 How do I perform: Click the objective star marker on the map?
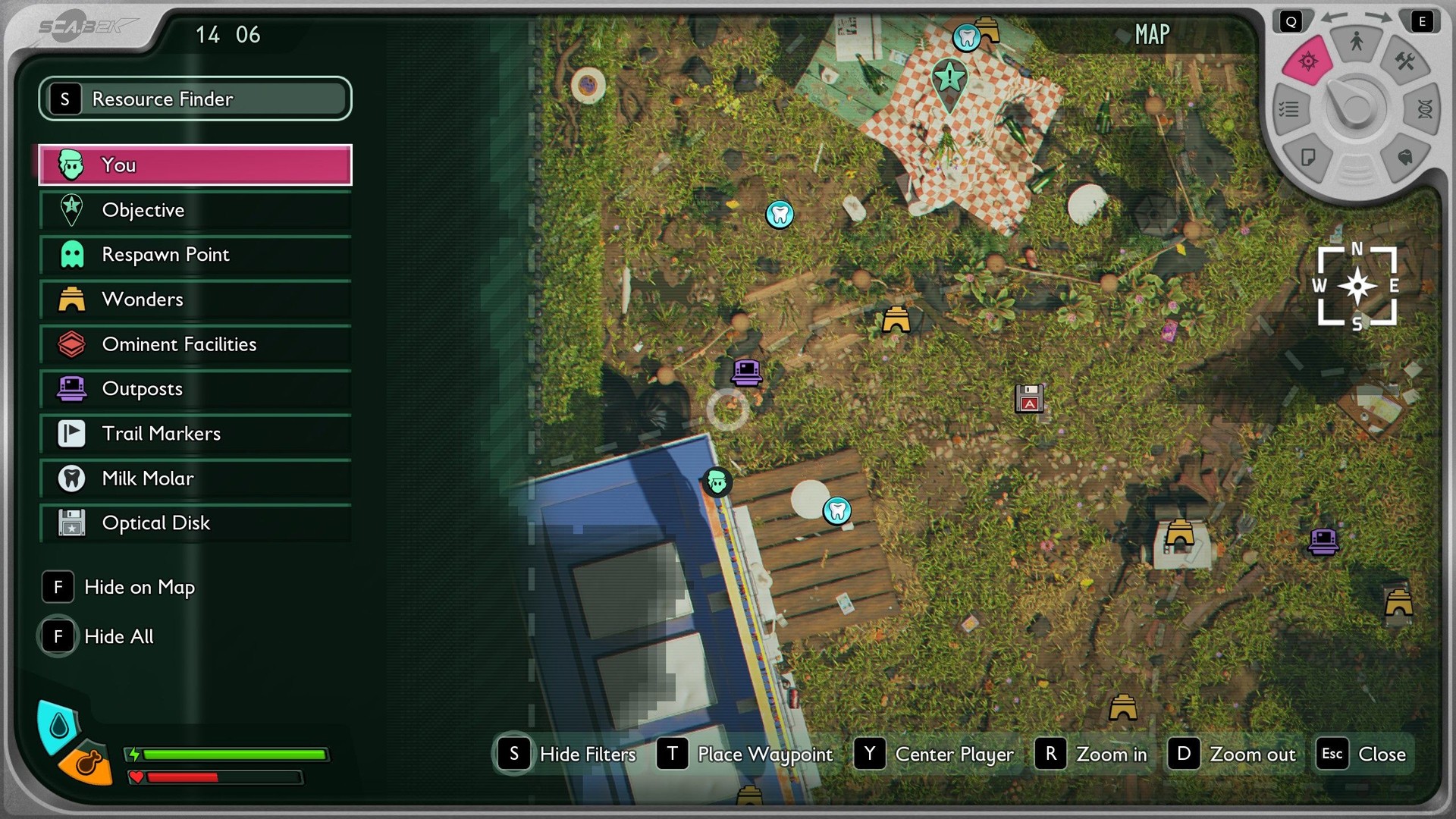(x=949, y=79)
